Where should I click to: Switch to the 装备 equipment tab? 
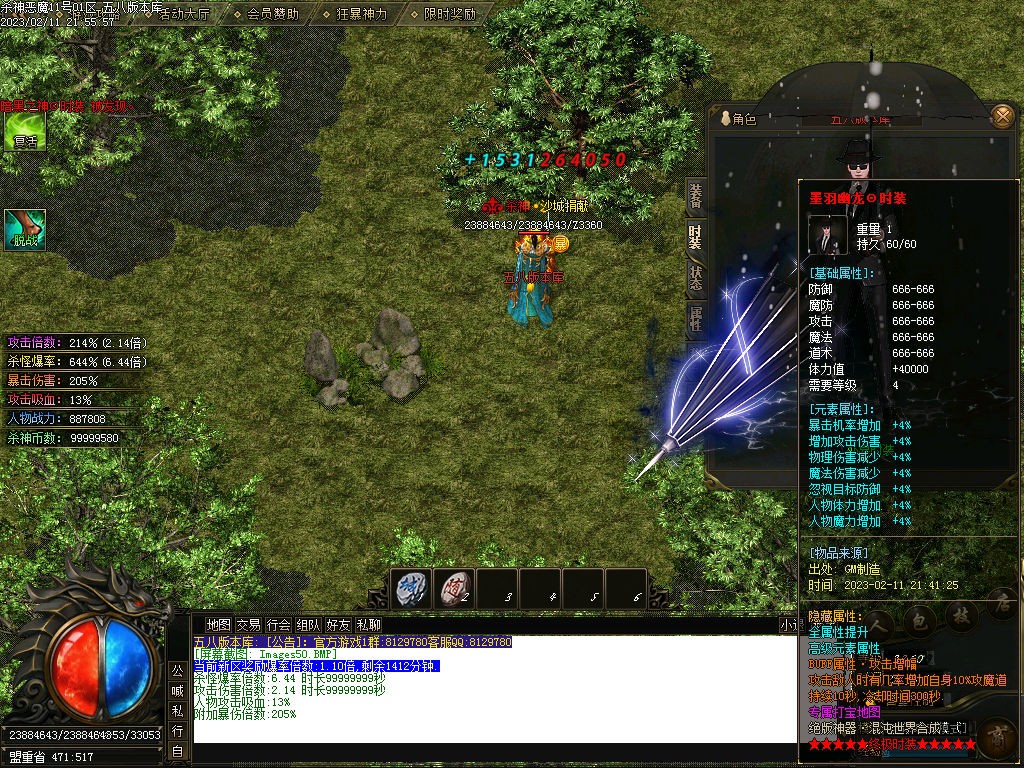[695, 197]
